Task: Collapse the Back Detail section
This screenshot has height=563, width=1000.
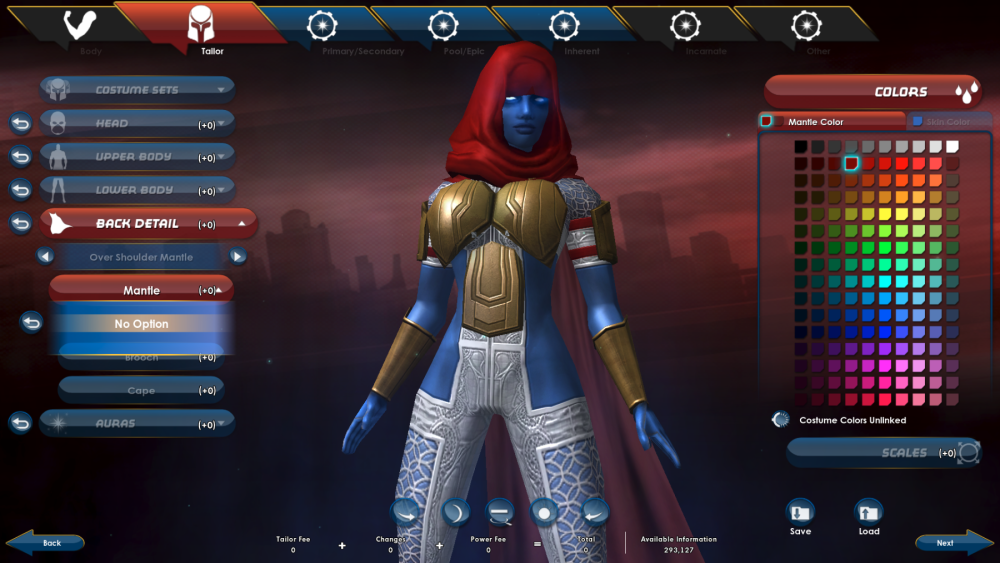Action: [x=148, y=224]
